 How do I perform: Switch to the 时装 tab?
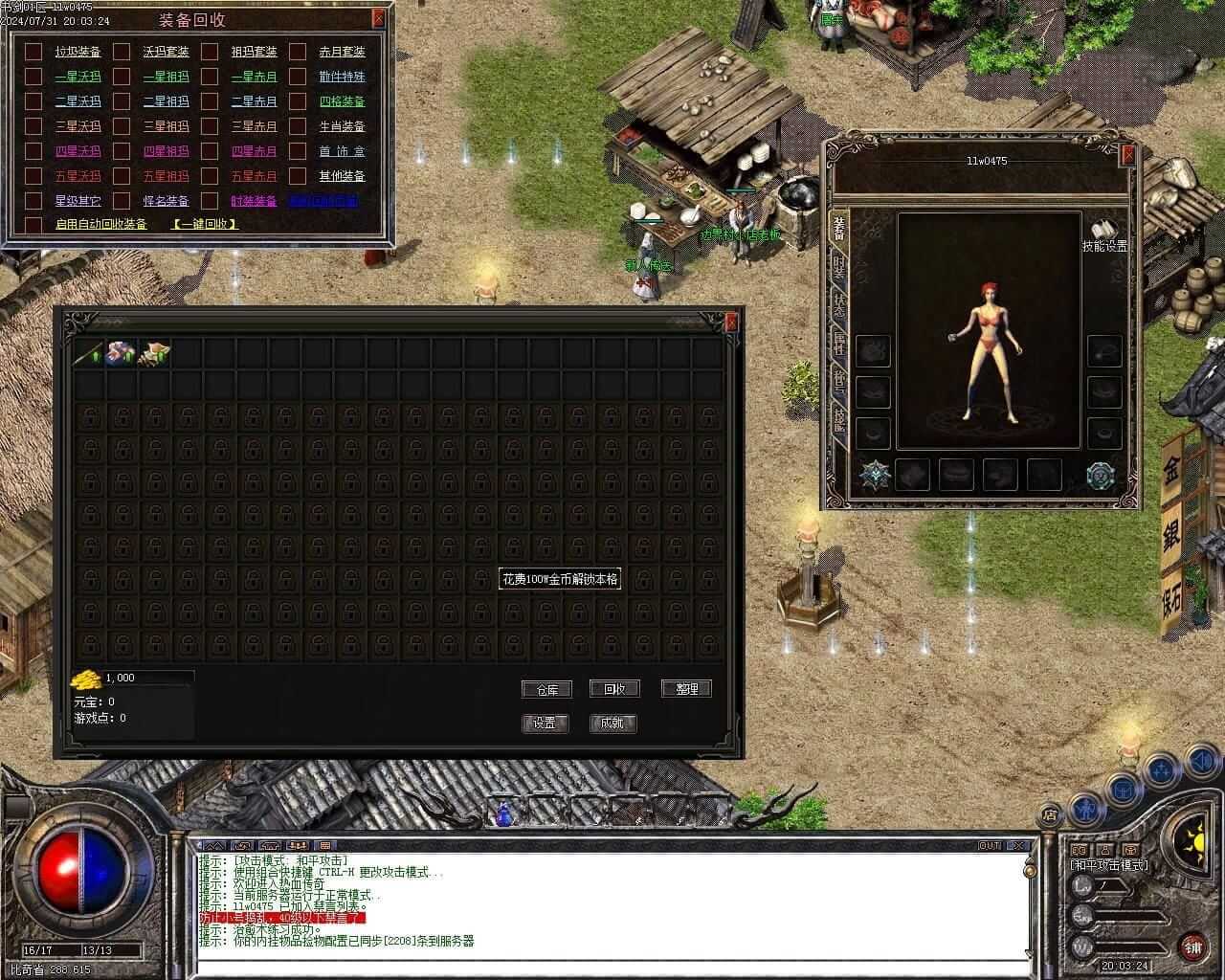[x=839, y=267]
